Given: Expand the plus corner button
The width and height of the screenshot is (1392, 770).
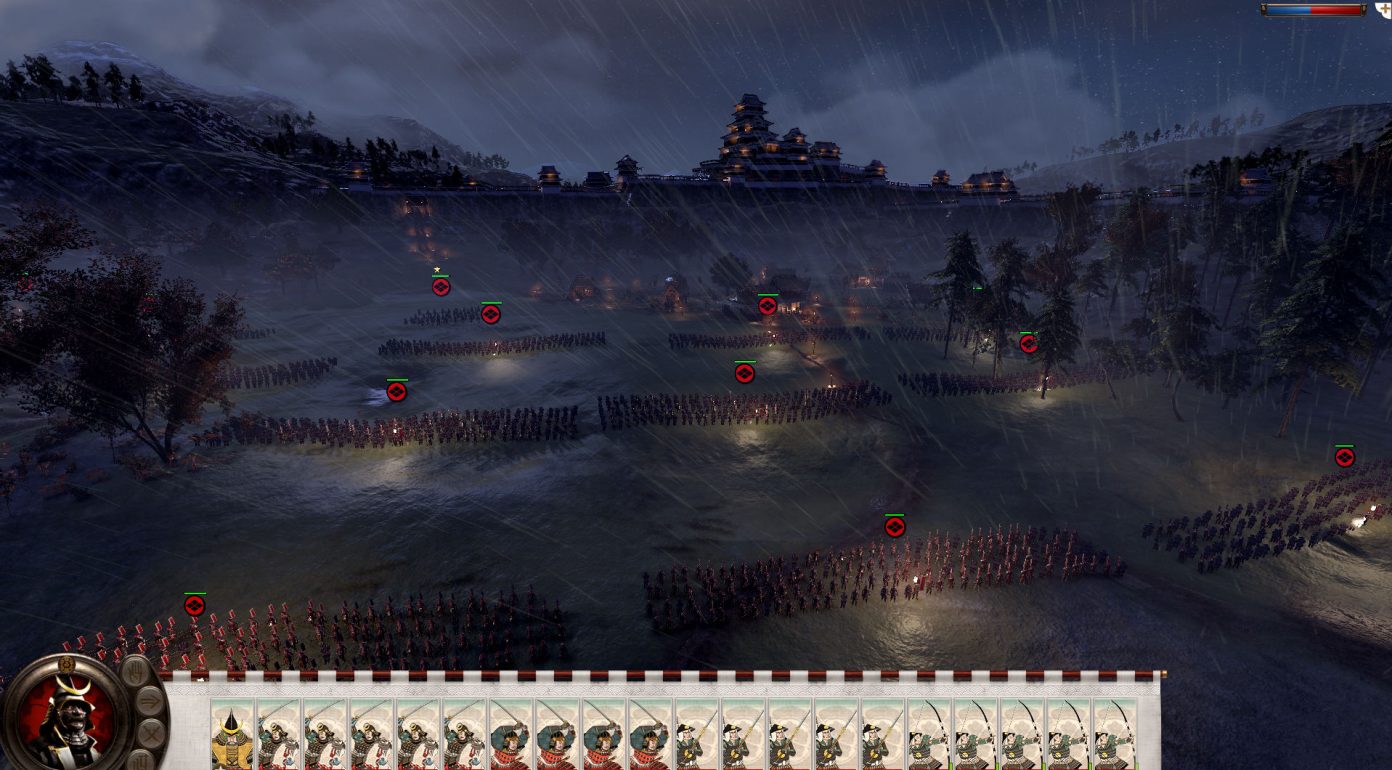Looking at the screenshot, I should tap(1383, 8).
